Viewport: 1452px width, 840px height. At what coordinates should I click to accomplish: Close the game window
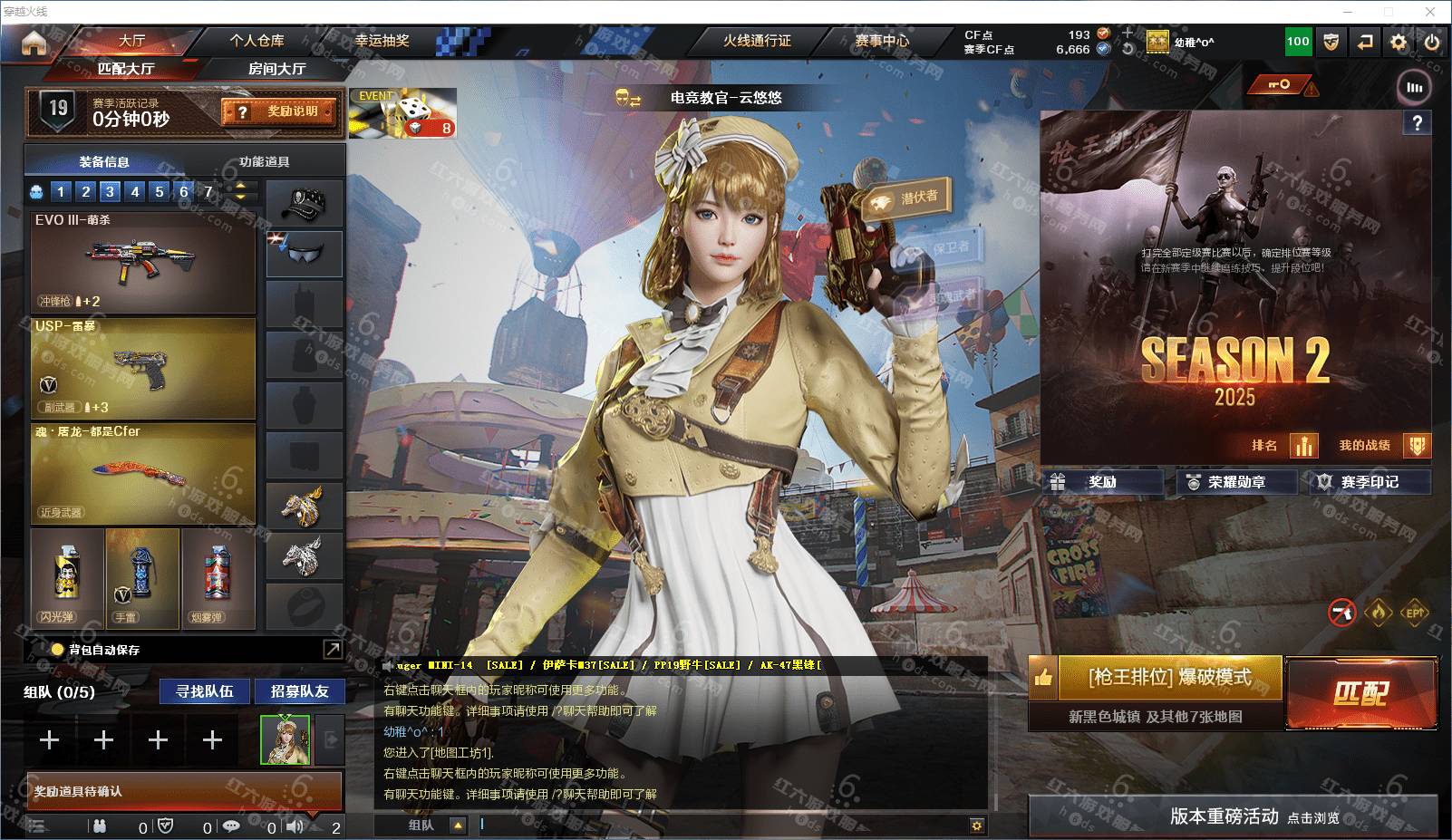(1431, 12)
